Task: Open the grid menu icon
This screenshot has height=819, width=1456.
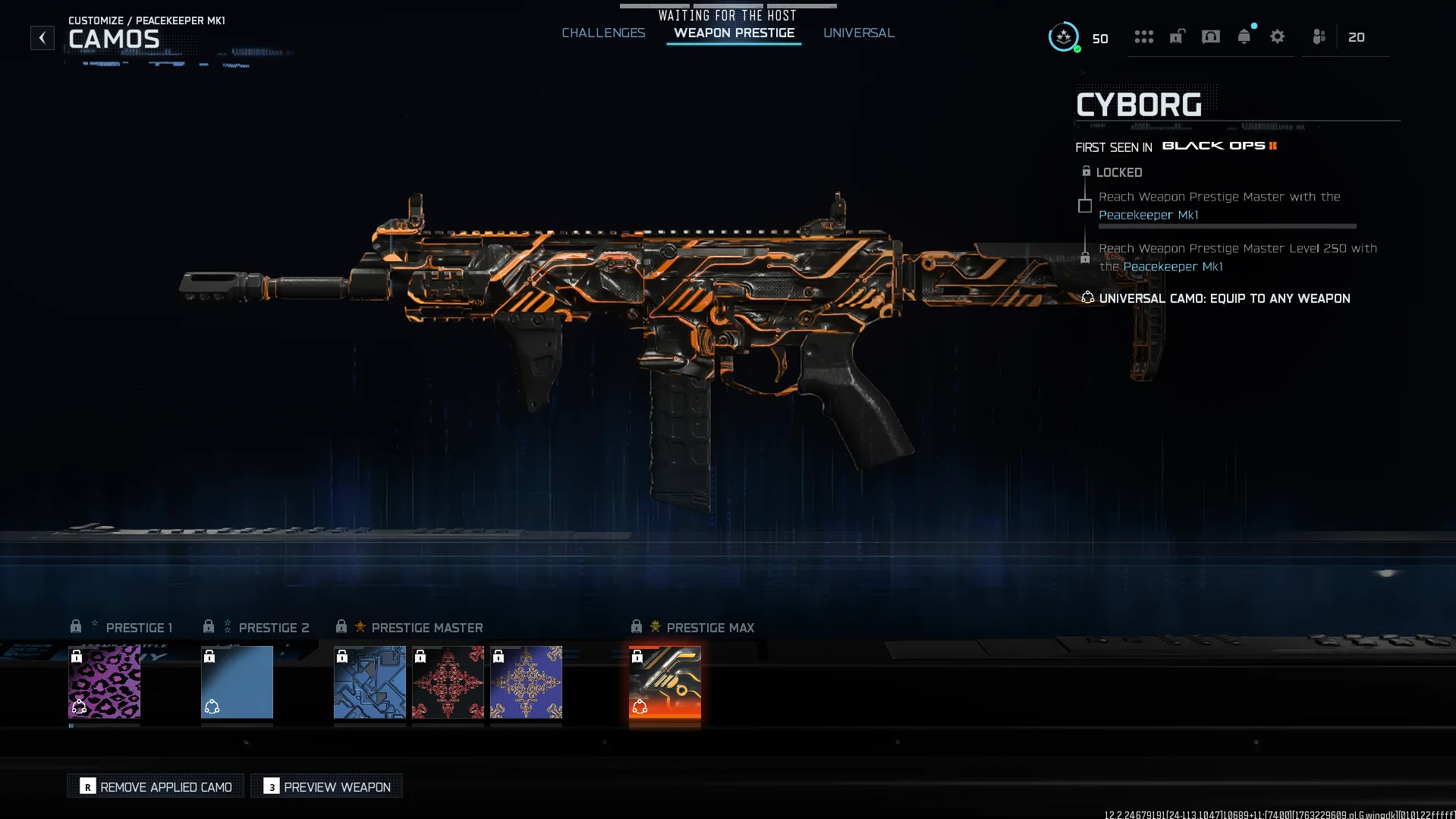Action: click(x=1143, y=36)
